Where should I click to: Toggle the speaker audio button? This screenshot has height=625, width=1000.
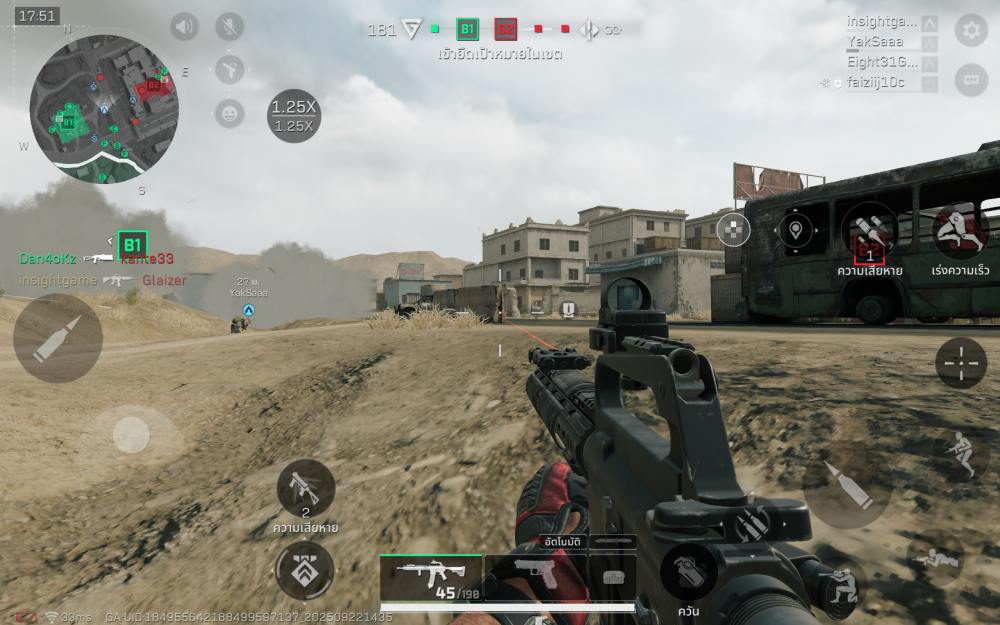(185, 26)
